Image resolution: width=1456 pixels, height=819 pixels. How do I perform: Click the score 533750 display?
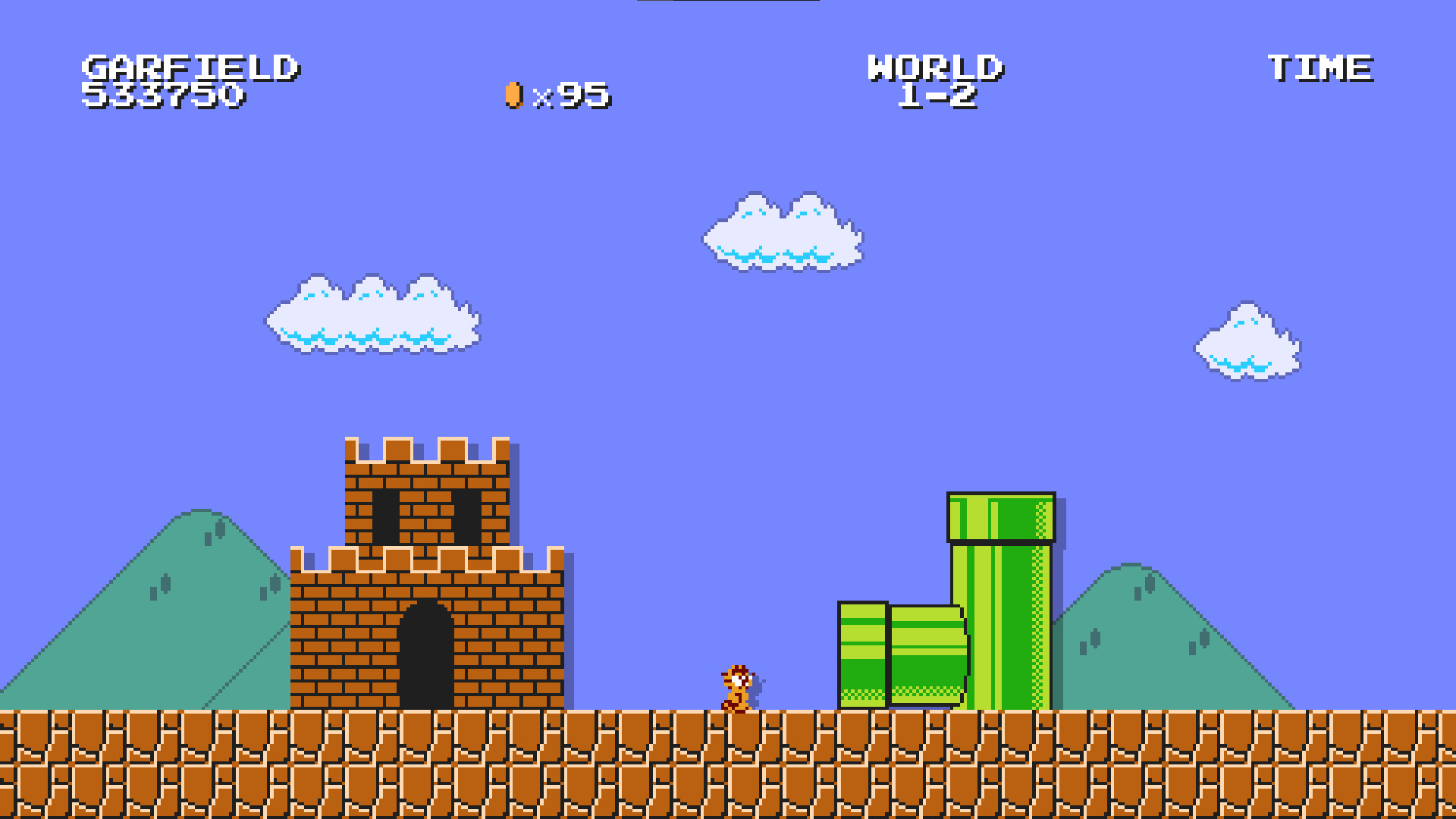coord(165,96)
